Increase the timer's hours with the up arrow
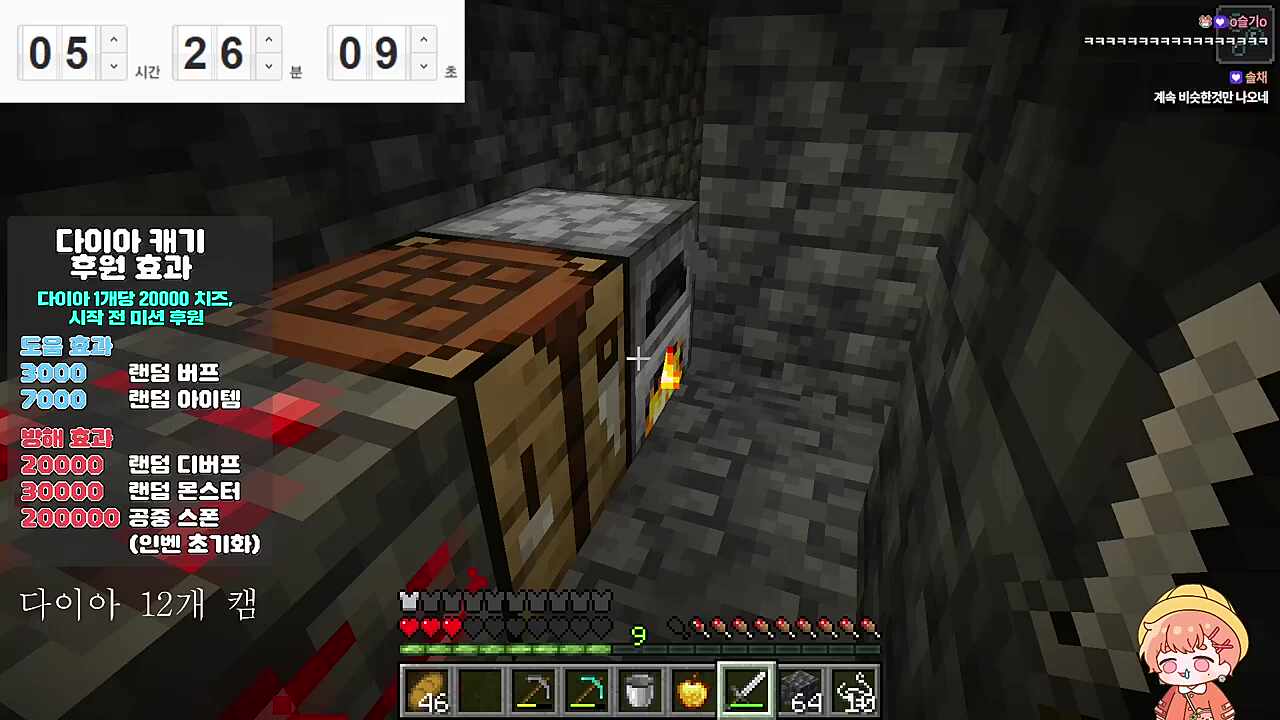The image size is (1280, 720). point(113,40)
